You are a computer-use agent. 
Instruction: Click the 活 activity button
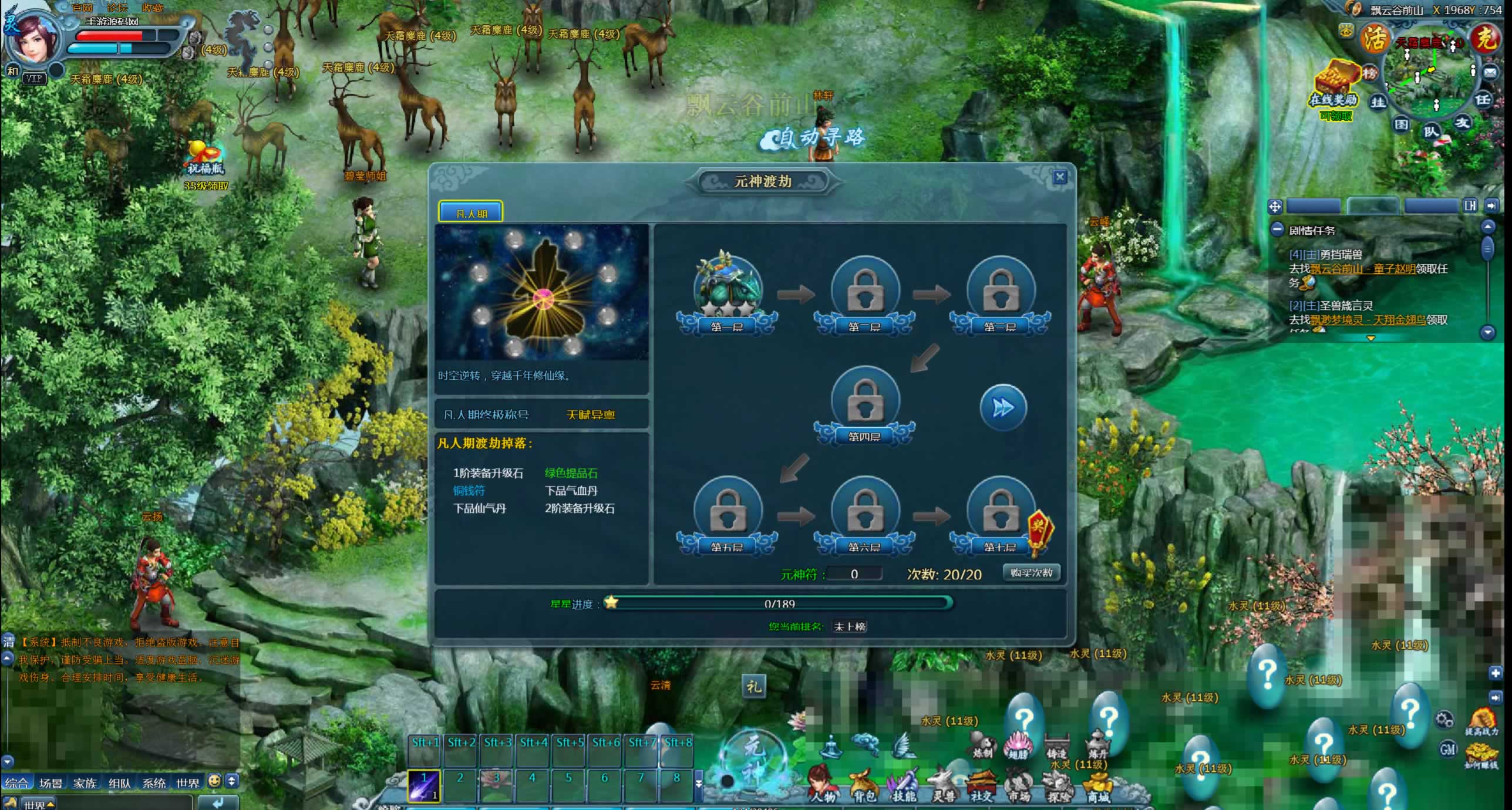(1373, 39)
